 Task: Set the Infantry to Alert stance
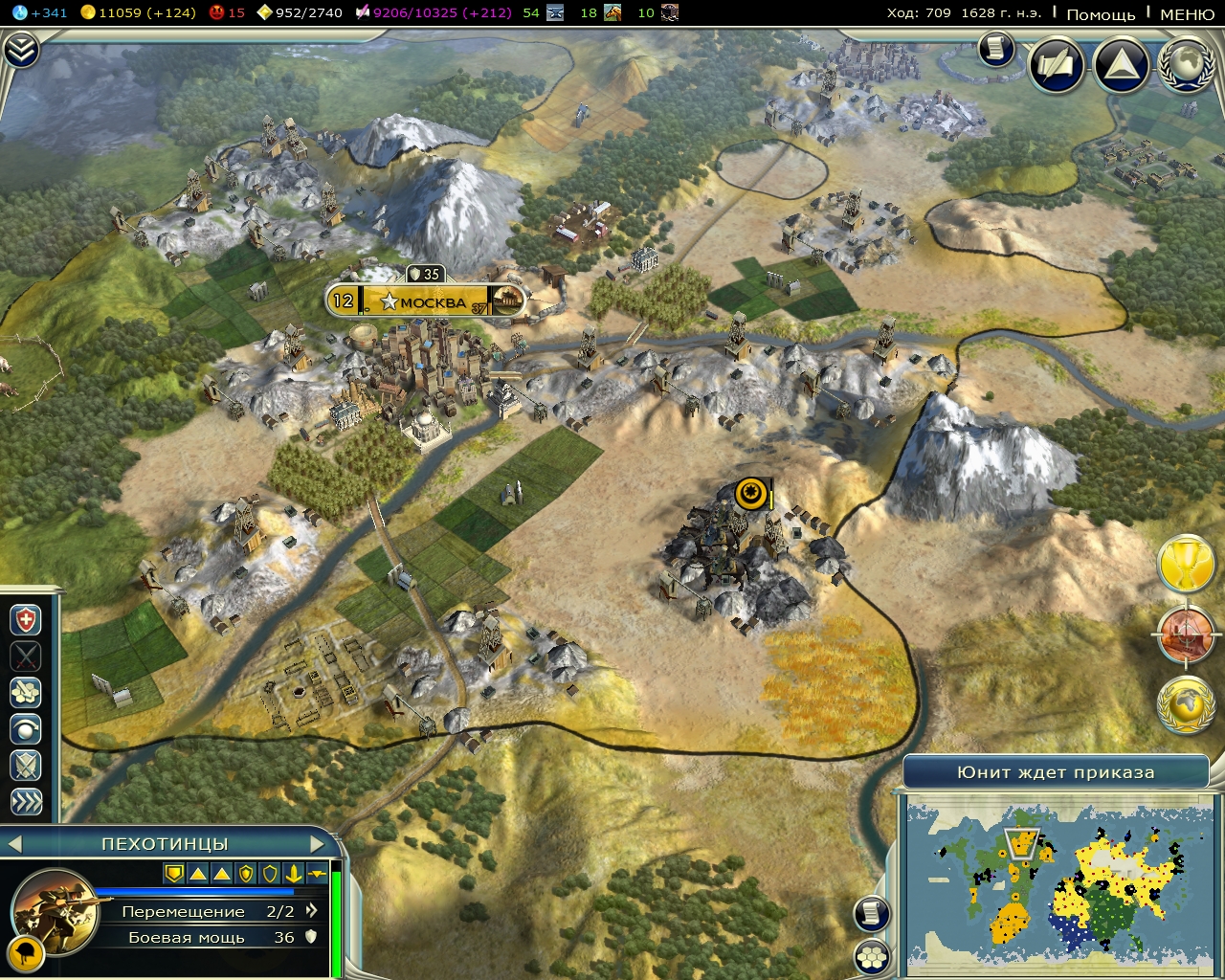(24, 765)
